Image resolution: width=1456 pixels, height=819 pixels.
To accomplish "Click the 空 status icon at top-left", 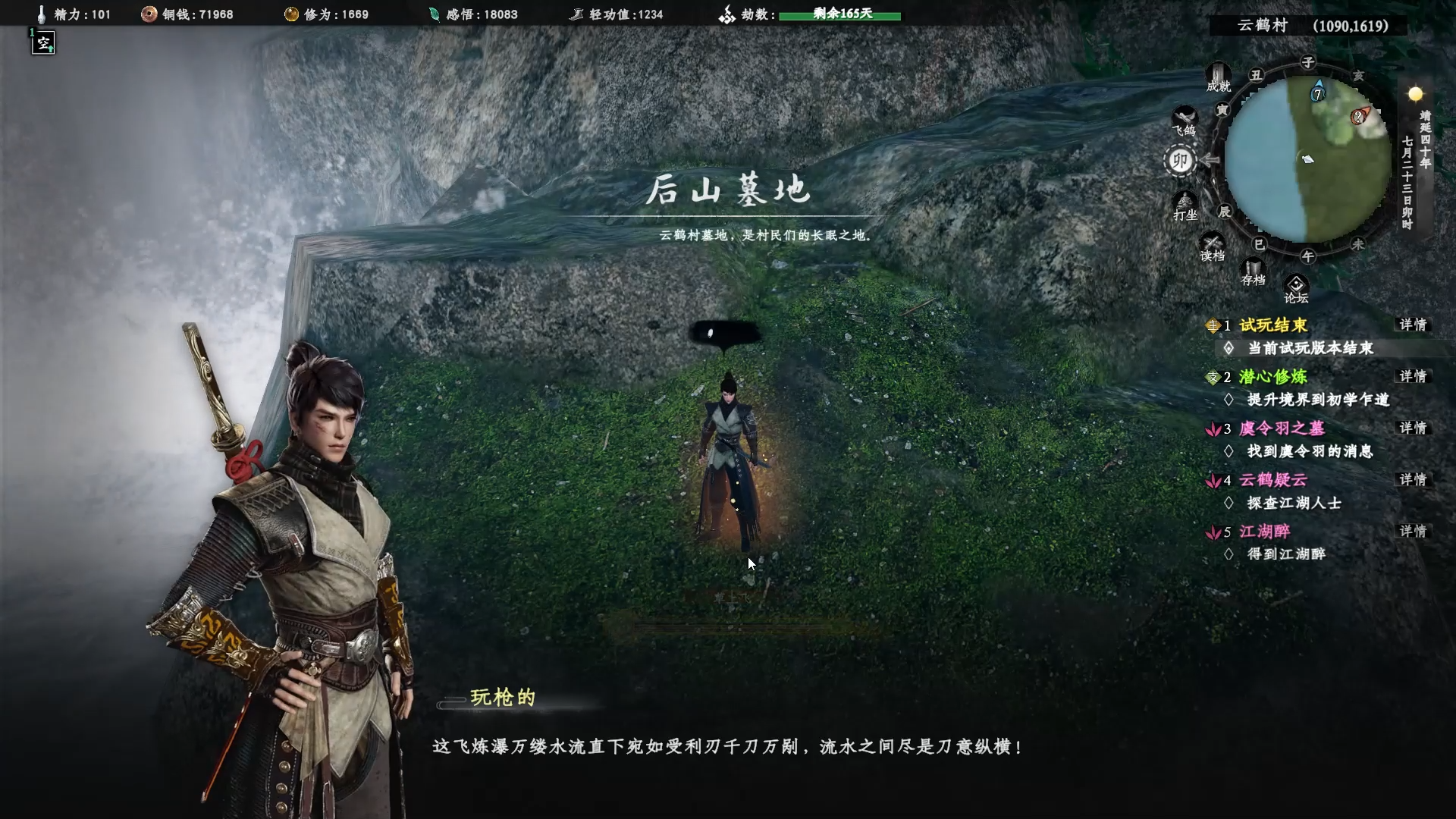I will pos(44,43).
